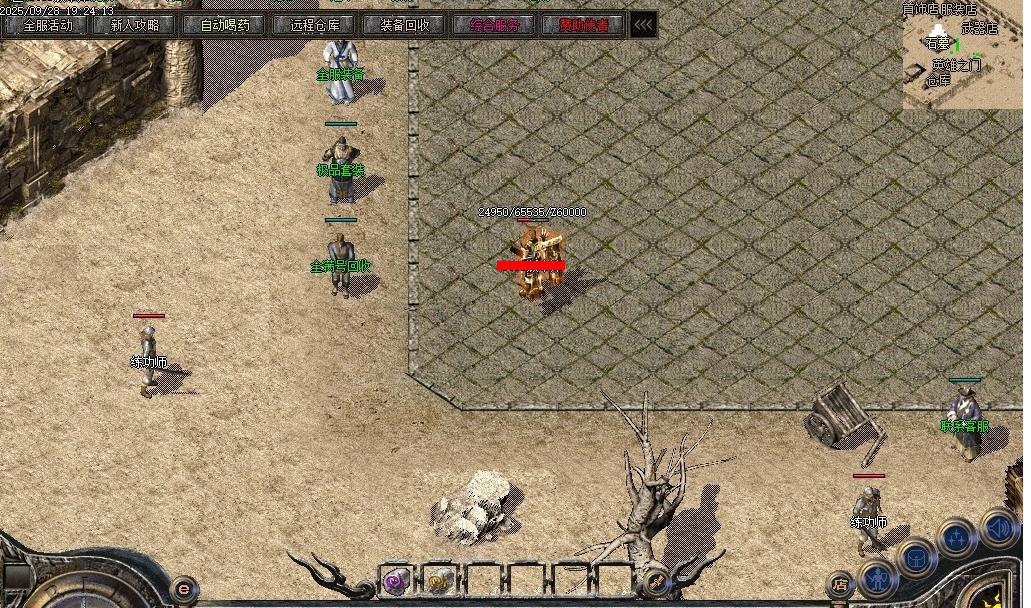Open the 全服活动 server events menu

(x=47, y=25)
